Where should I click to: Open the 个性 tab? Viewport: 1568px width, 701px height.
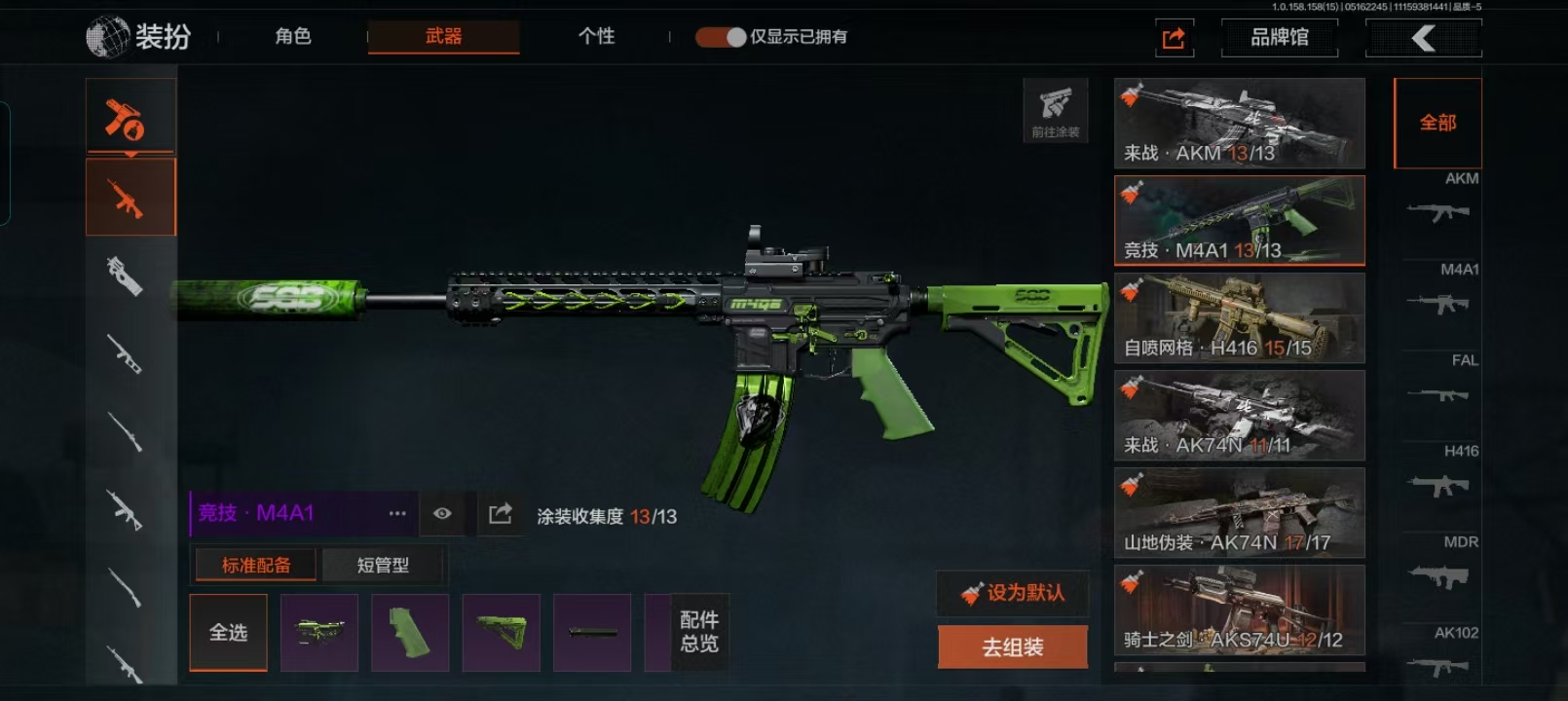596,37
